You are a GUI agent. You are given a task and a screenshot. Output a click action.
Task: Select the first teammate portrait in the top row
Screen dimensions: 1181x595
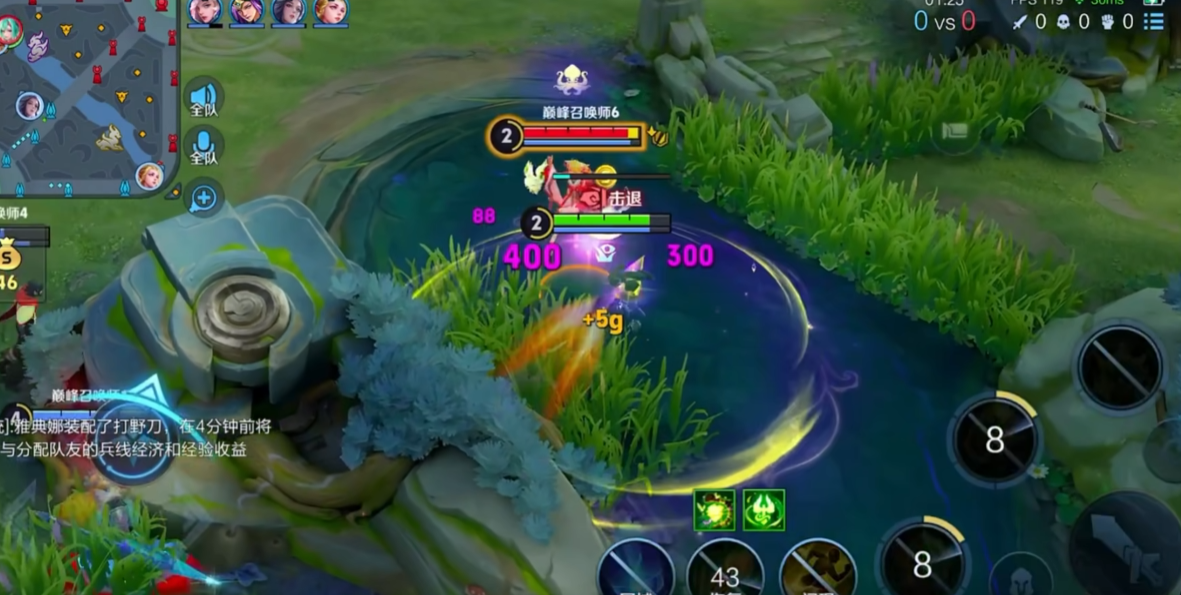pos(205,11)
